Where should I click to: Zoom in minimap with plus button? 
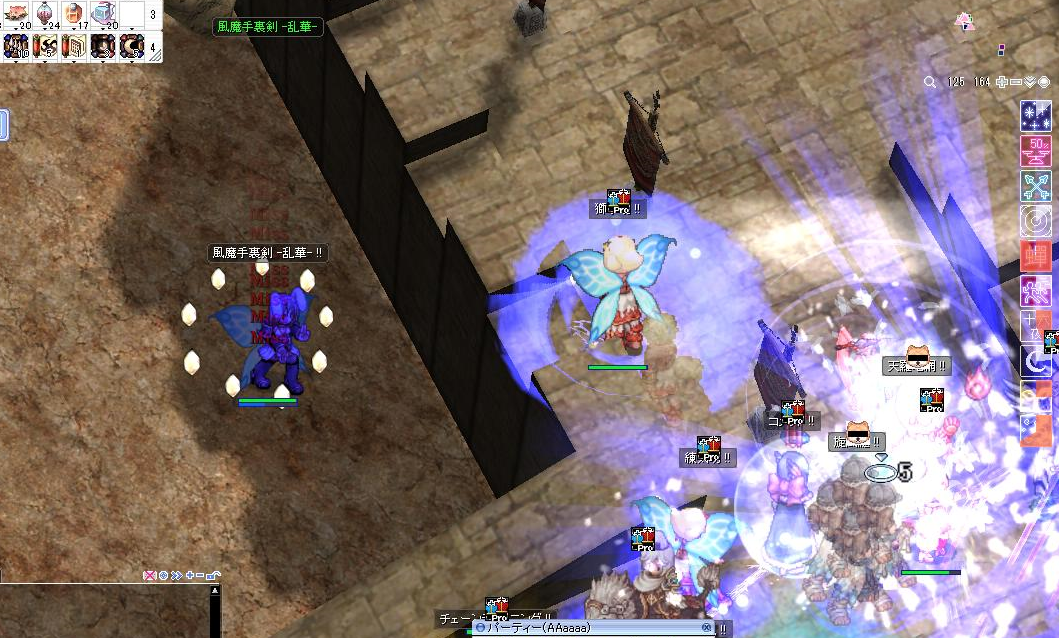tap(1002, 82)
